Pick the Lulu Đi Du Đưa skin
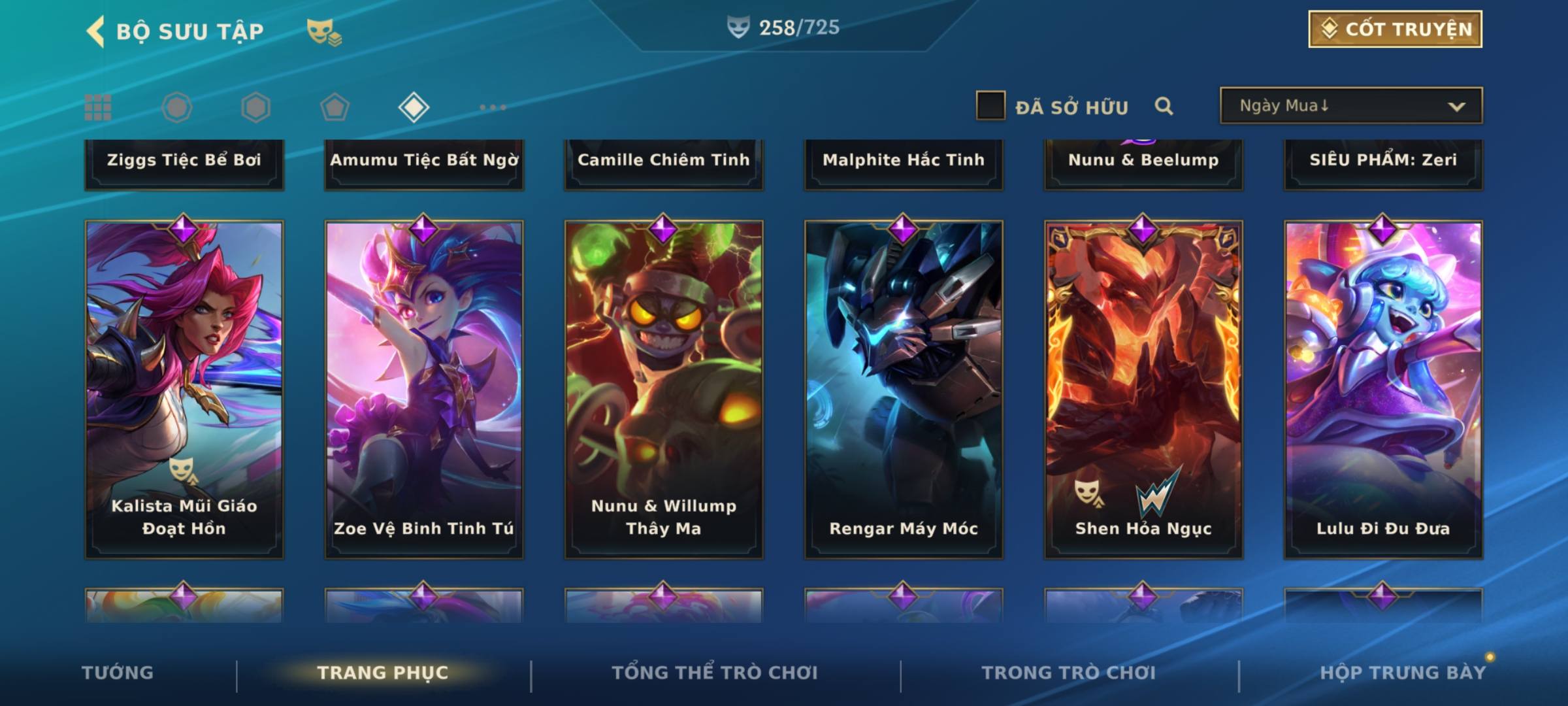 pyautogui.click(x=1383, y=389)
